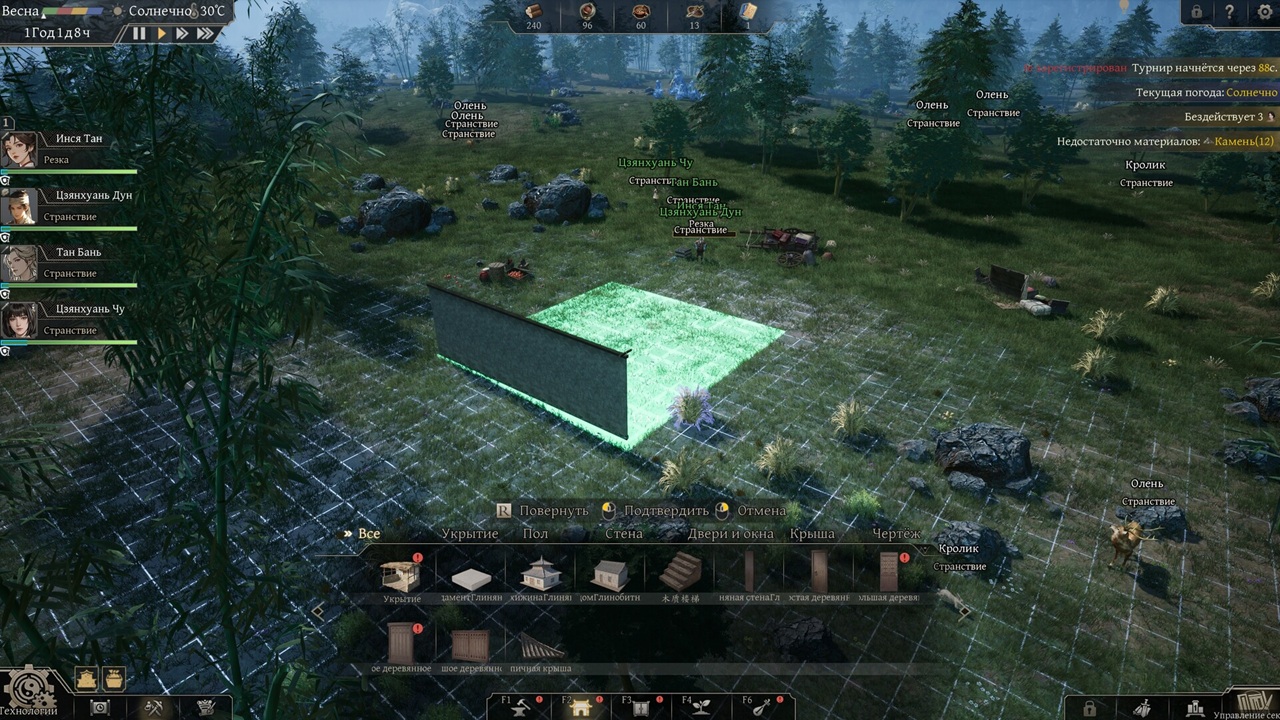Open the Стена category tab
The width and height of the screenshot is (1280, 720).
[624, 534]
